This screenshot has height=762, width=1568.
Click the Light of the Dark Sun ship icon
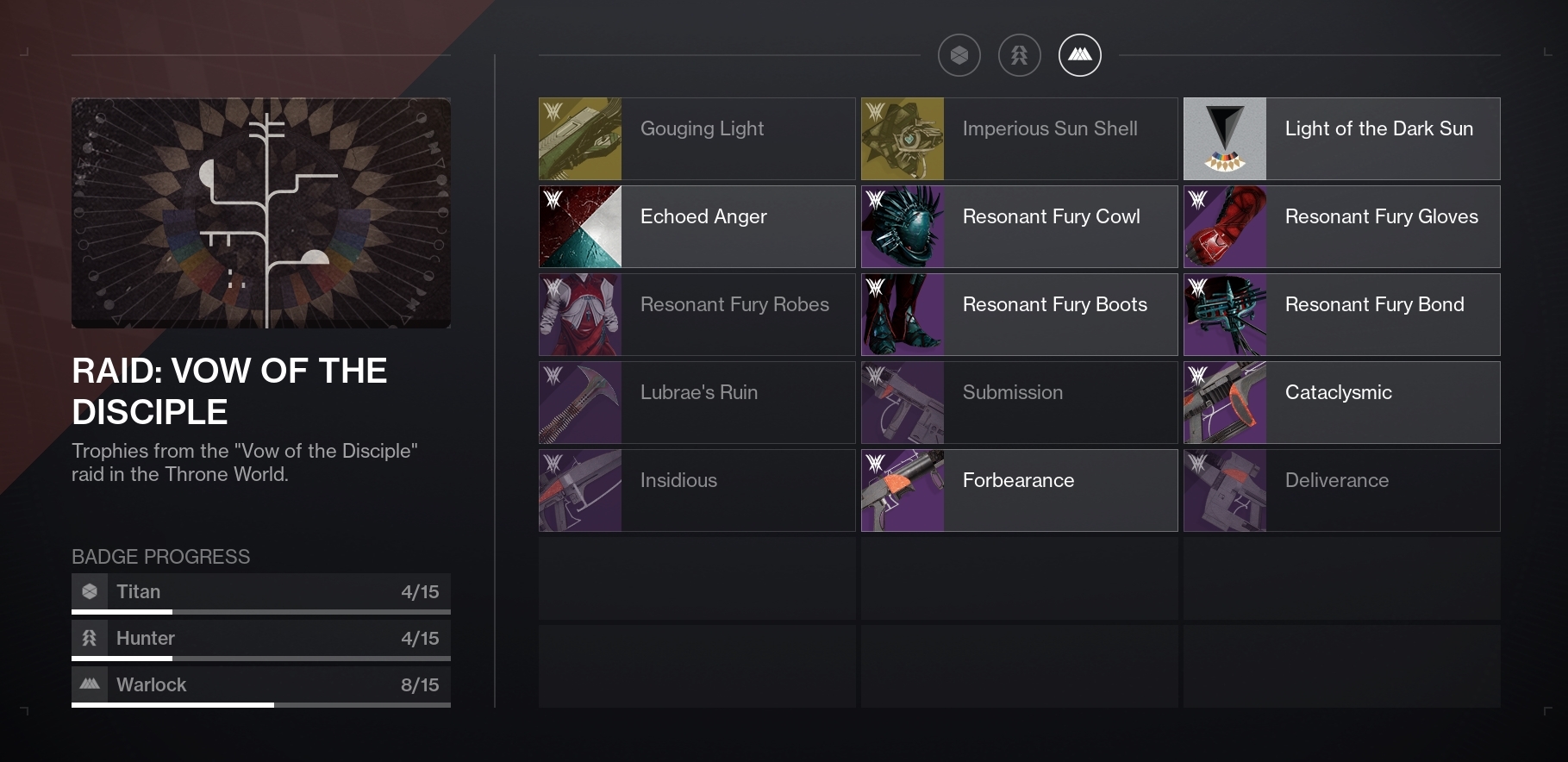1225,138
